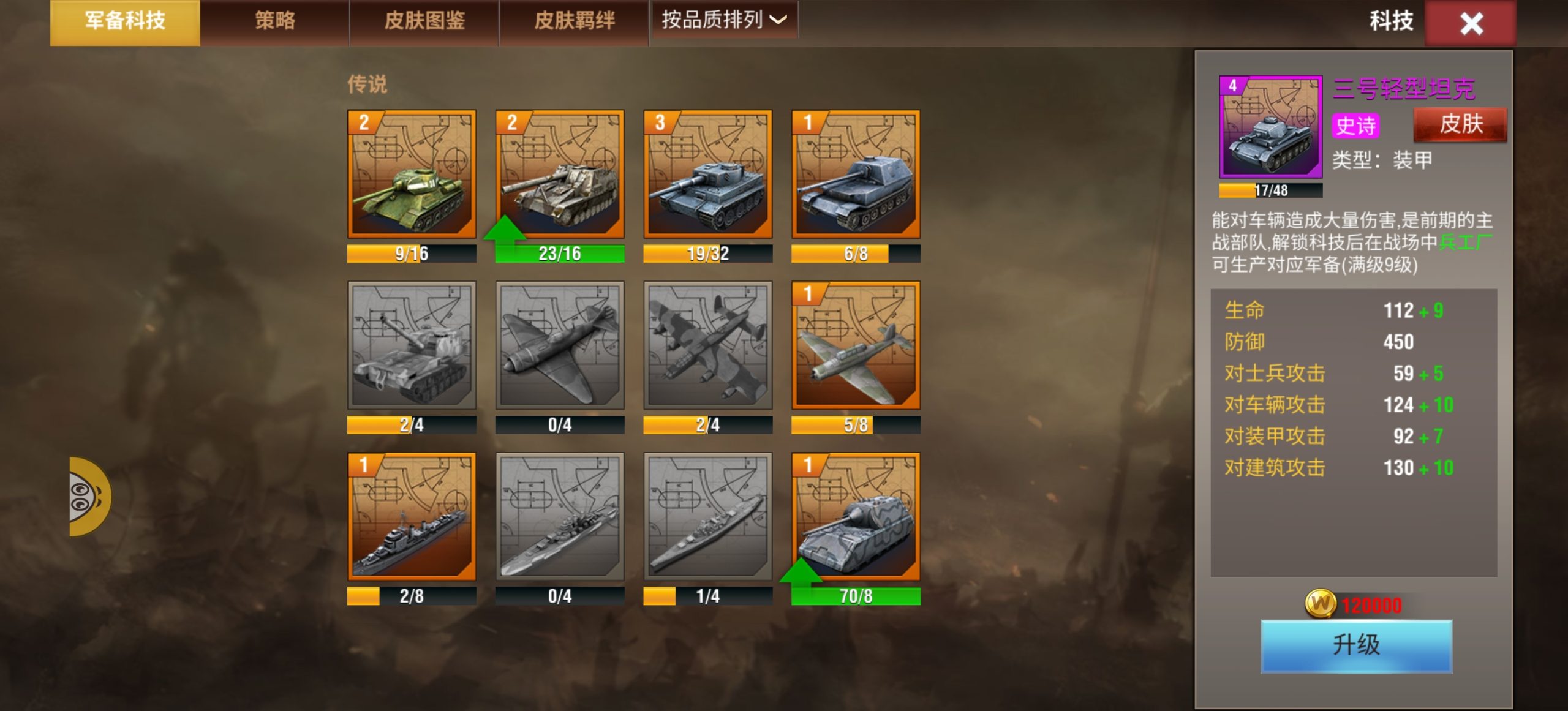The height and width of the screenshot is (711, 1568).
Task: Open the 皮肤 skin button
Action: coord(1460,124)
